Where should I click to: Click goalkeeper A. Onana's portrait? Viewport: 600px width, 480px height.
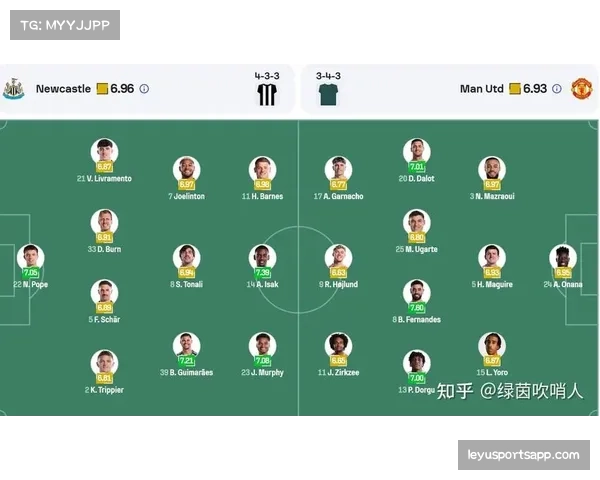pos(563,257)
